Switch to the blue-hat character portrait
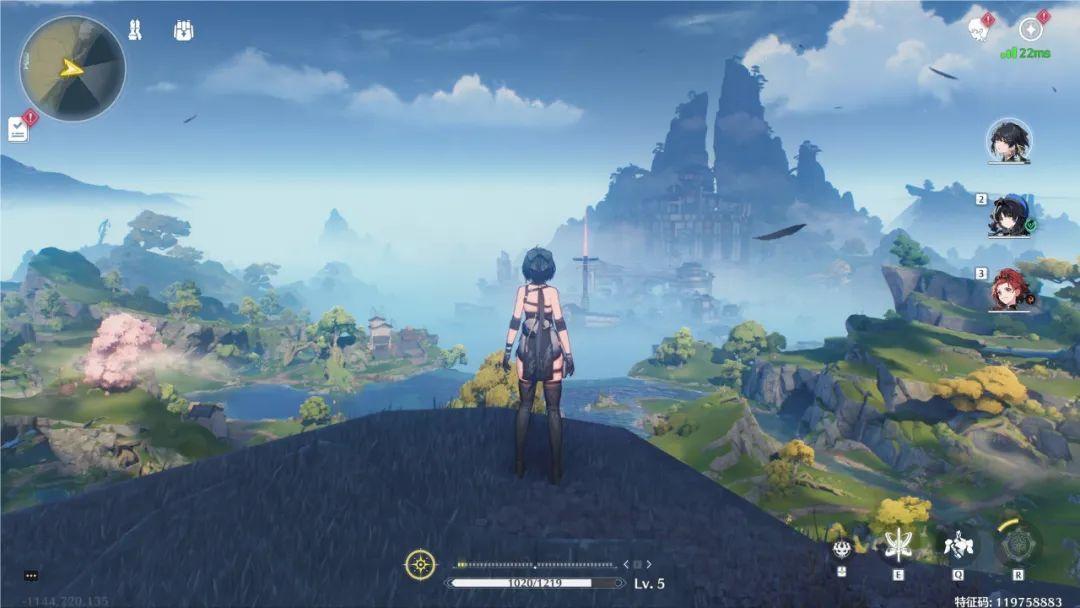Screen dimensions: 1080x608 [1009, 215]
